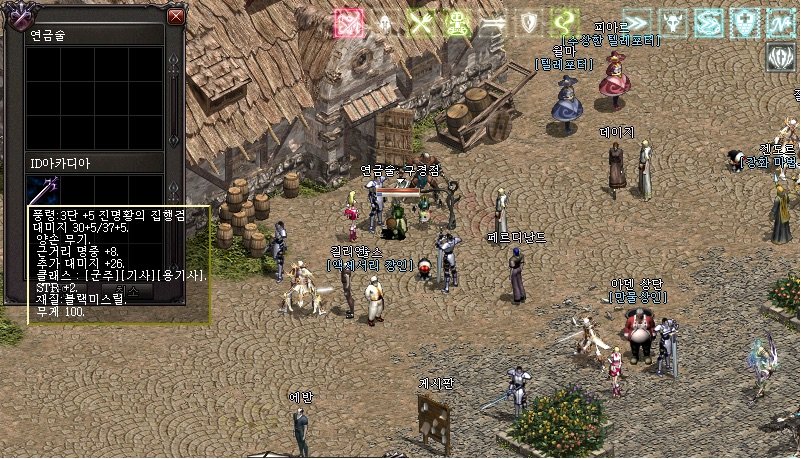Click the cyan shield with cross icon
The image size is (801, 459).
click(x=745, y=22)
